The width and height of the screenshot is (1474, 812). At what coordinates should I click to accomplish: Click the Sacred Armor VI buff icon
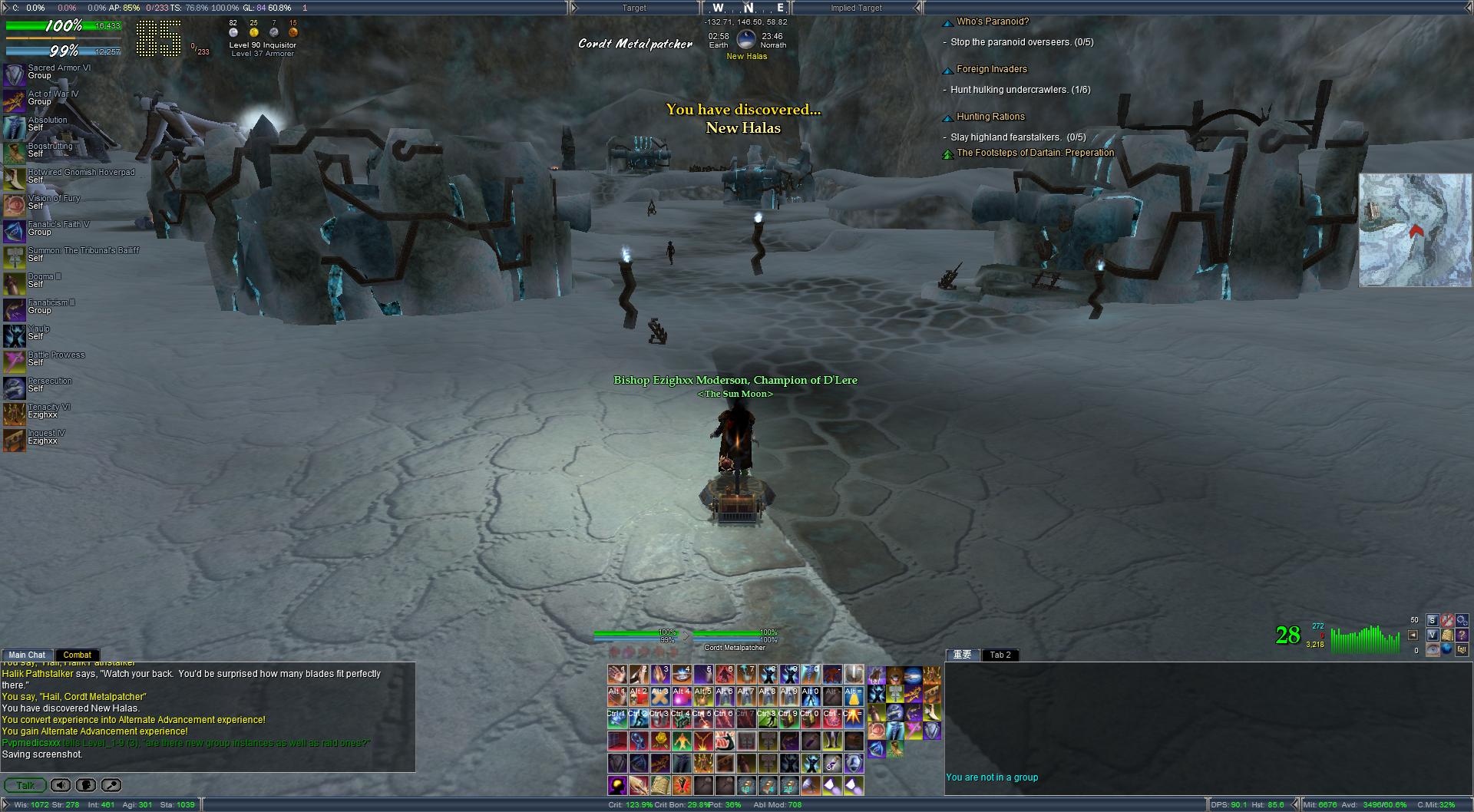(x=15, y=73)
